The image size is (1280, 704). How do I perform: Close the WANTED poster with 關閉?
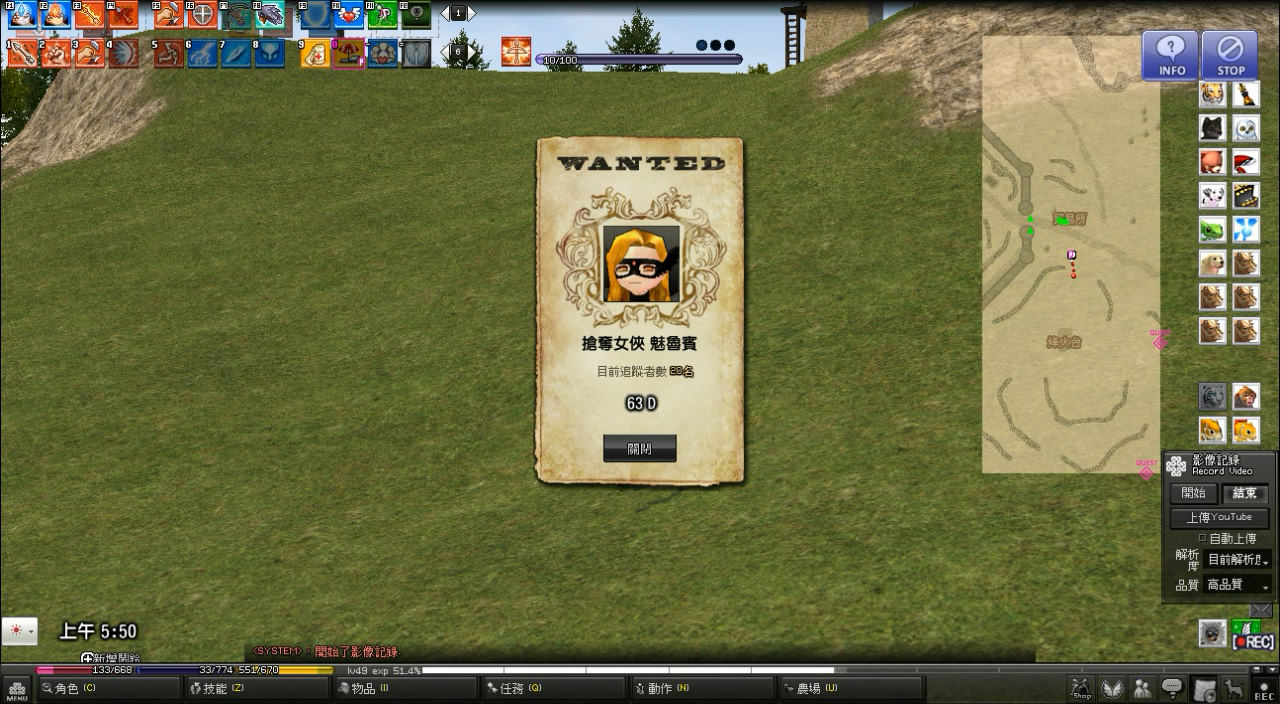[x=639, y=449]
